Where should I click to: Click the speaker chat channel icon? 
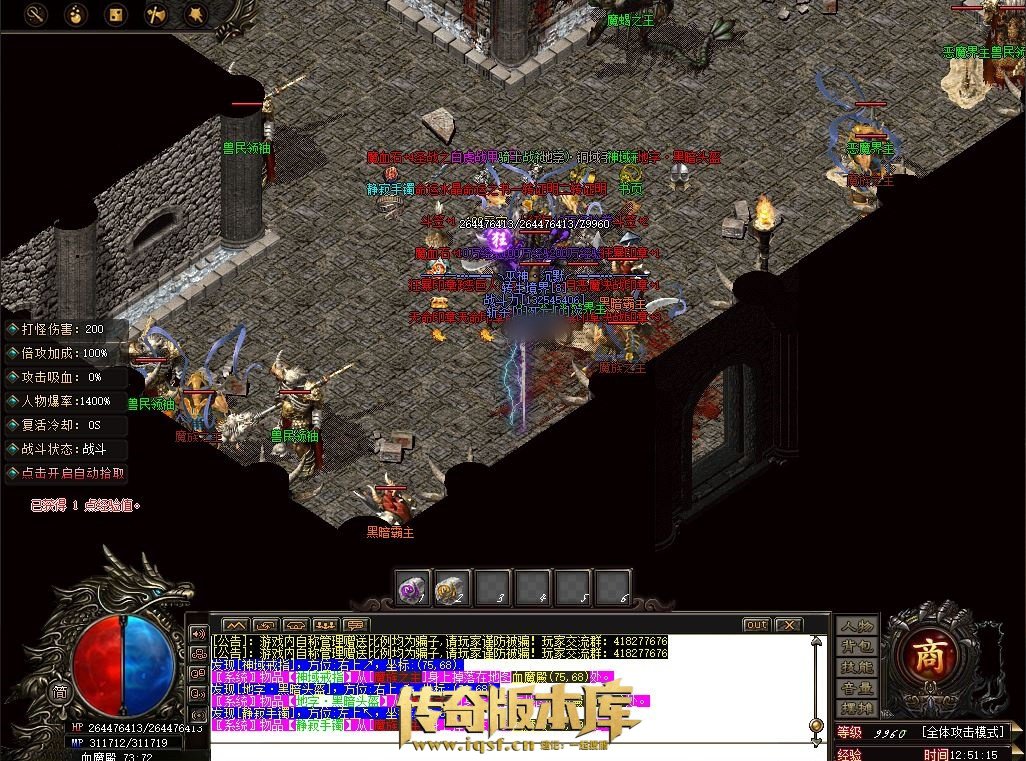click(197, 634)
